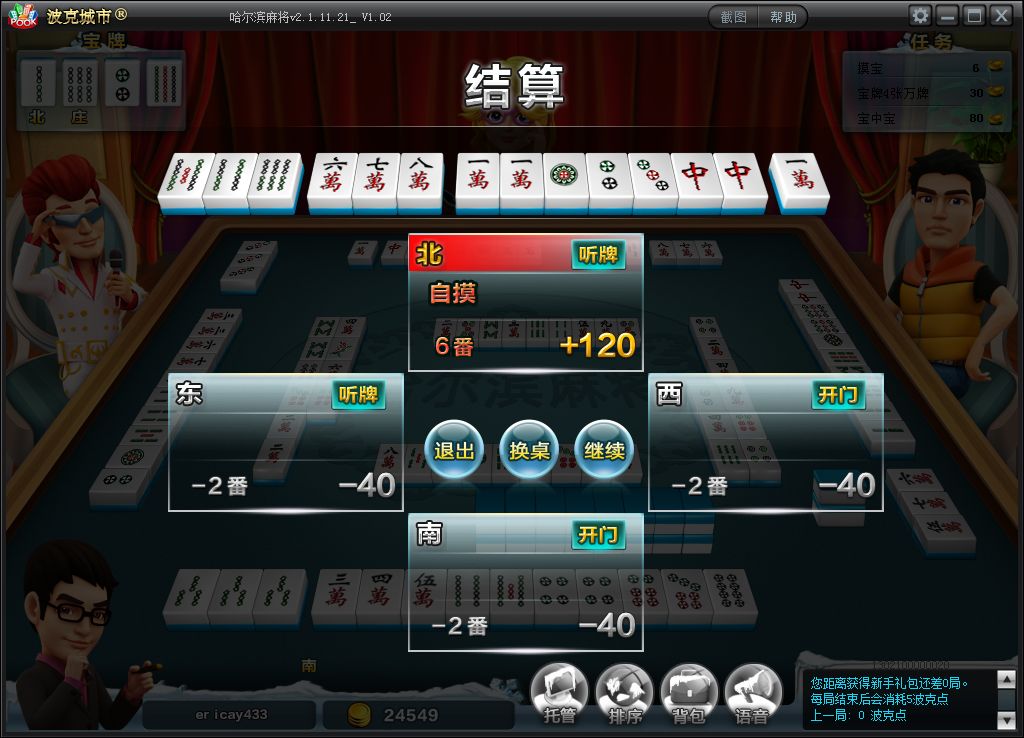Continue to next round with 继续

(604, 450)
